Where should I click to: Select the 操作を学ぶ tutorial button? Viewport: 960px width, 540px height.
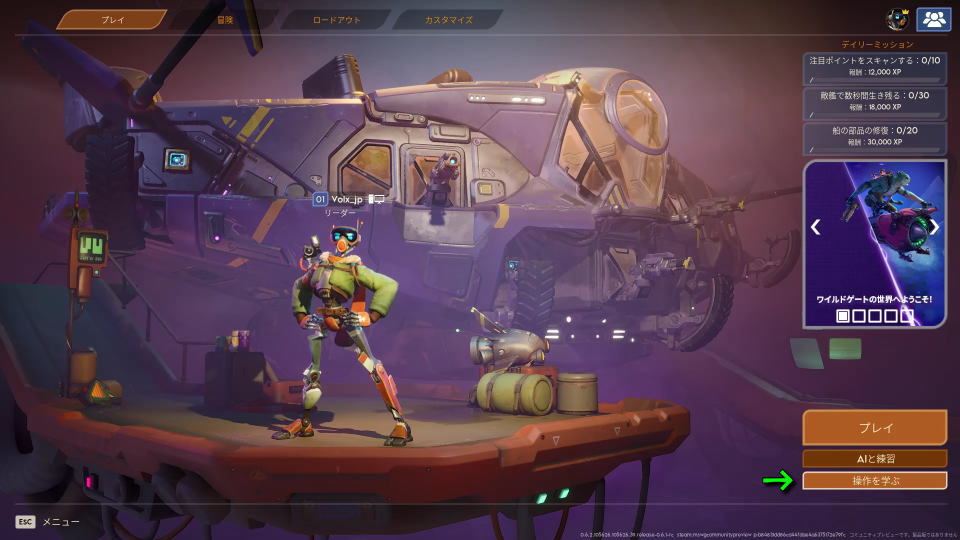[874, 481]
